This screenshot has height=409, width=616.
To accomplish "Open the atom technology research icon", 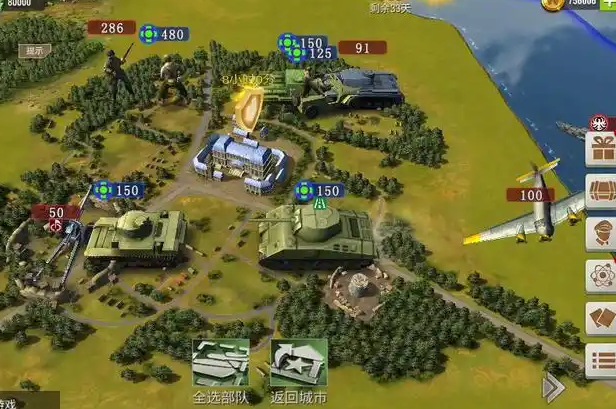I will [x=601, y=275].
